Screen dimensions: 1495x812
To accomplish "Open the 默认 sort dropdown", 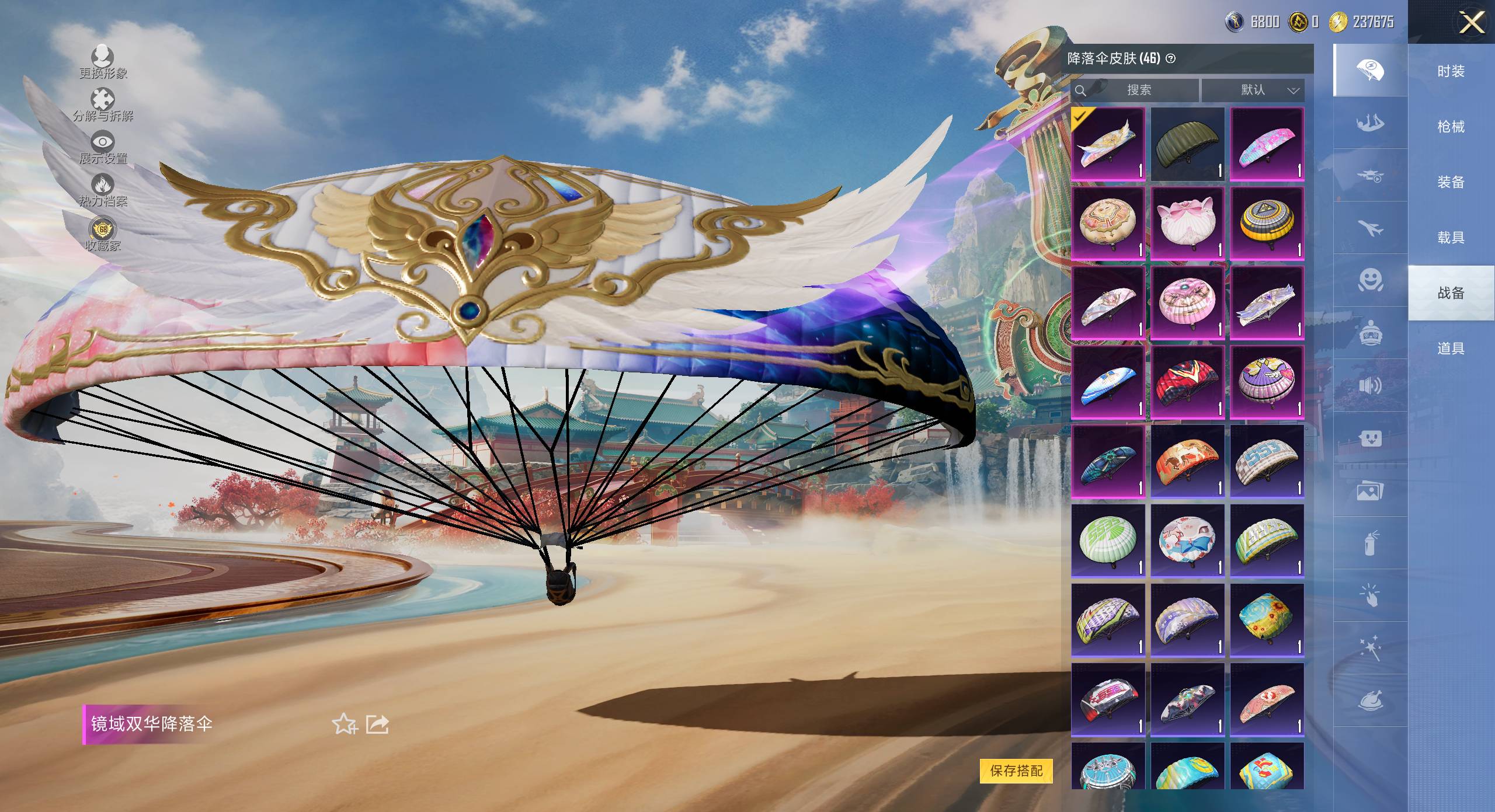I will (1253, 90).
